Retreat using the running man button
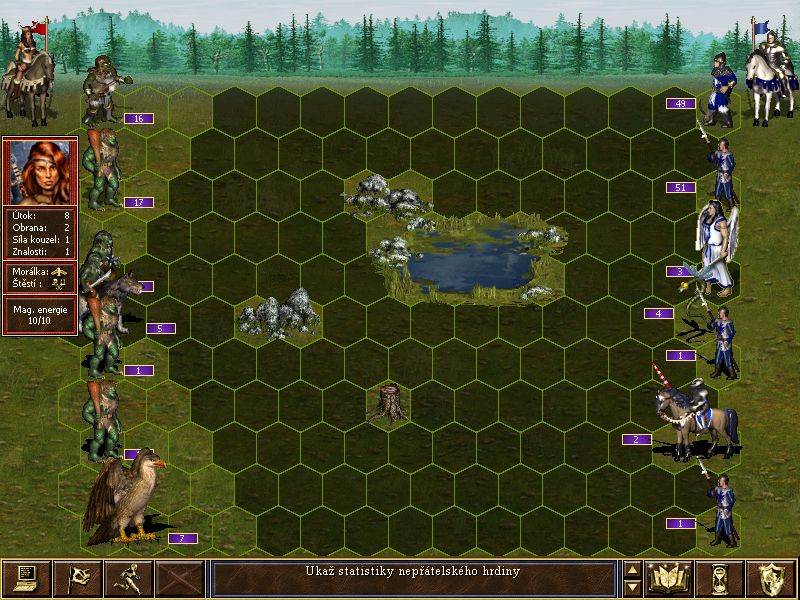 128,578
